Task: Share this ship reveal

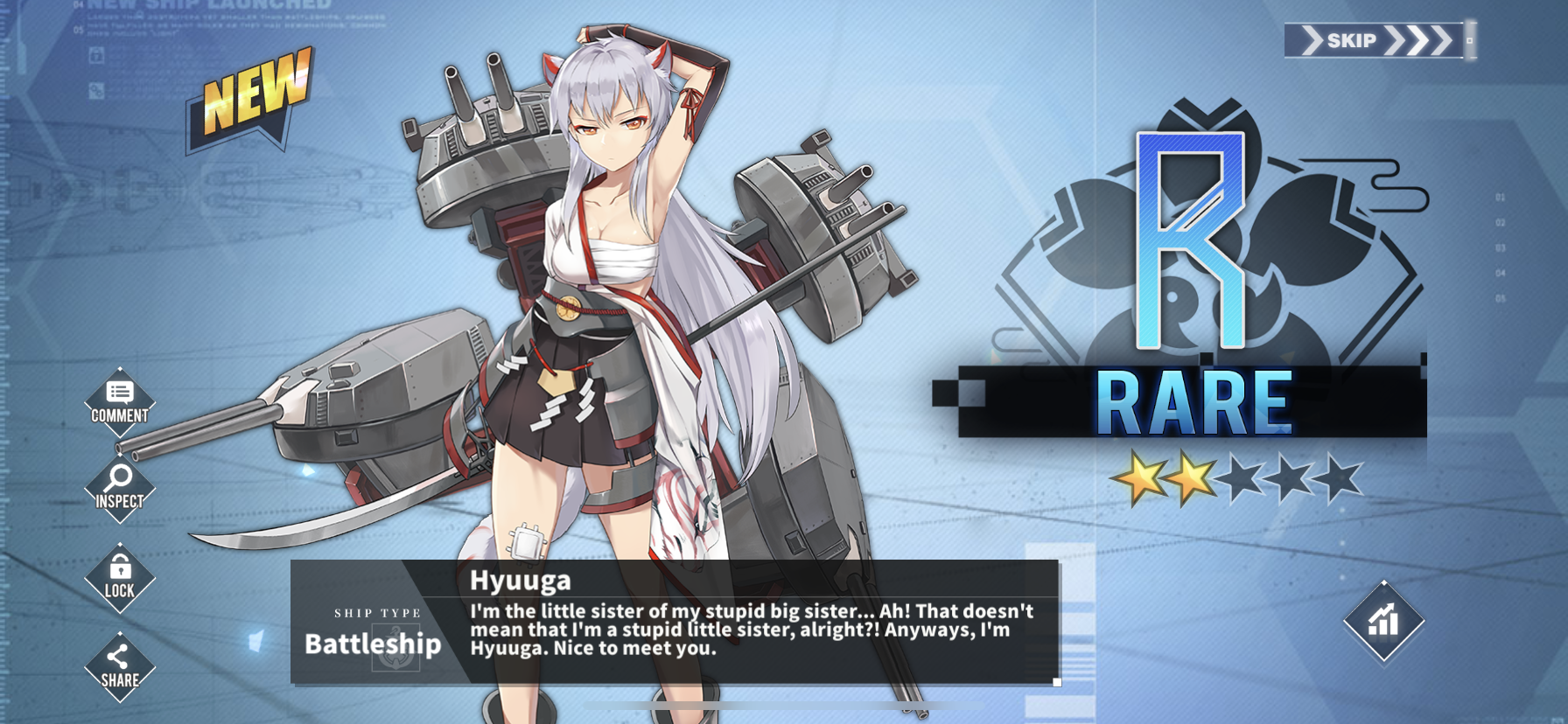Action: pos(120,667)
